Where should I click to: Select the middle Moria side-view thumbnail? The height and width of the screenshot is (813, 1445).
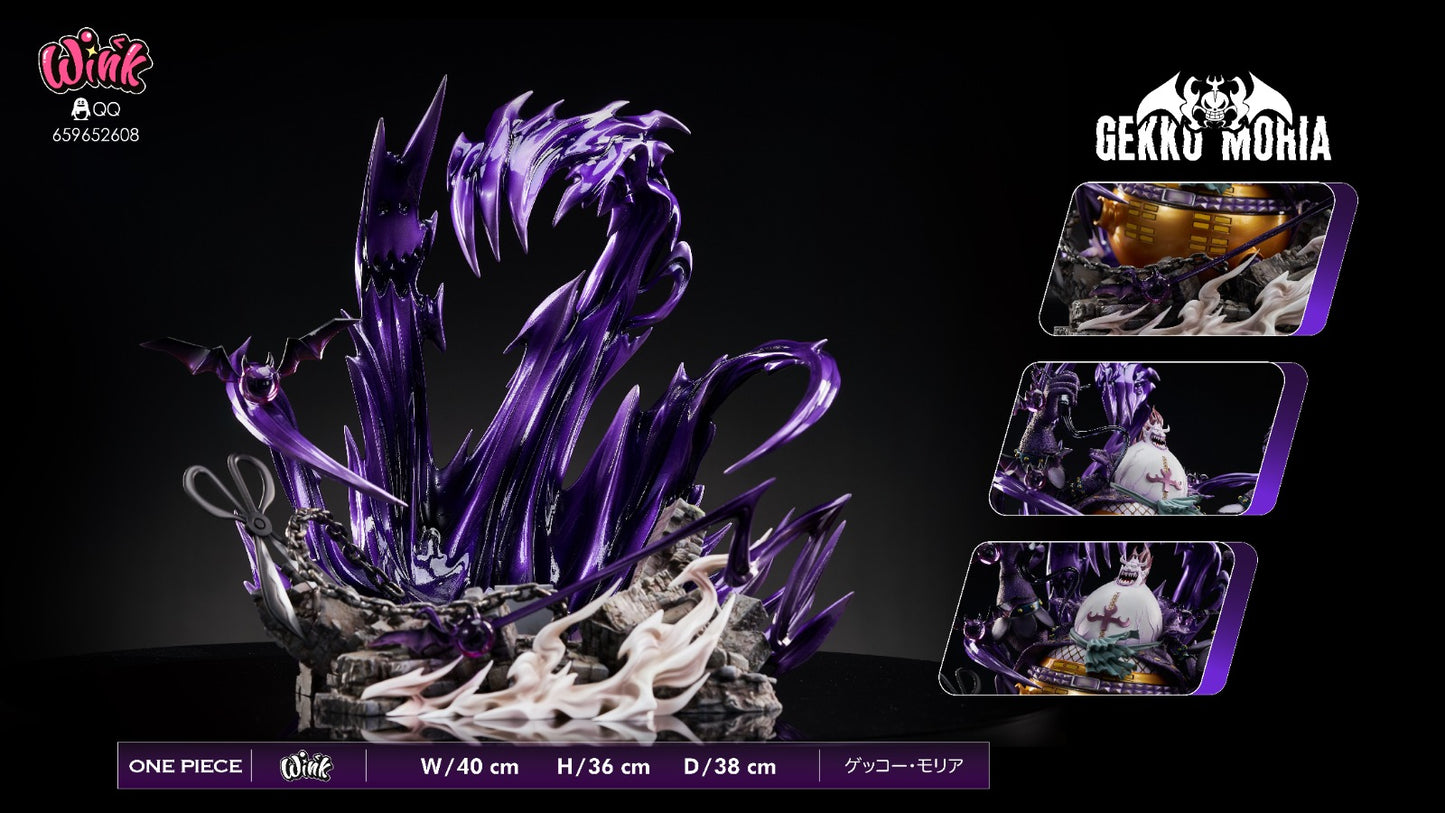click(1138, 439)
